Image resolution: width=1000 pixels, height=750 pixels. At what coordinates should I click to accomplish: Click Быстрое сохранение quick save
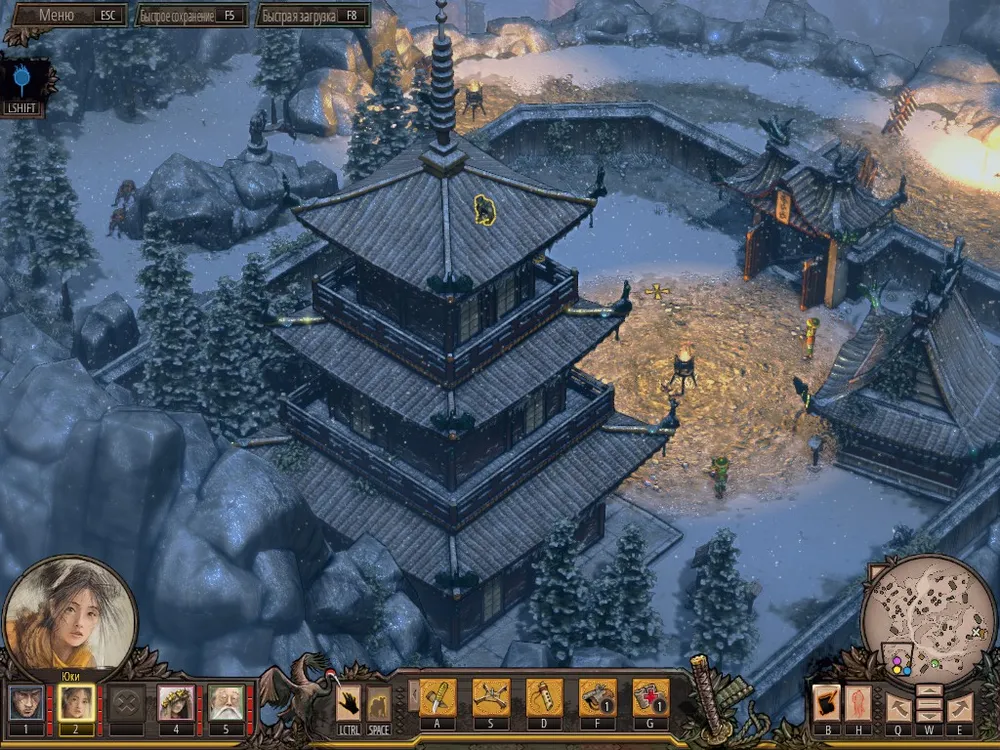pyautogui.click(x=190, y=15)
